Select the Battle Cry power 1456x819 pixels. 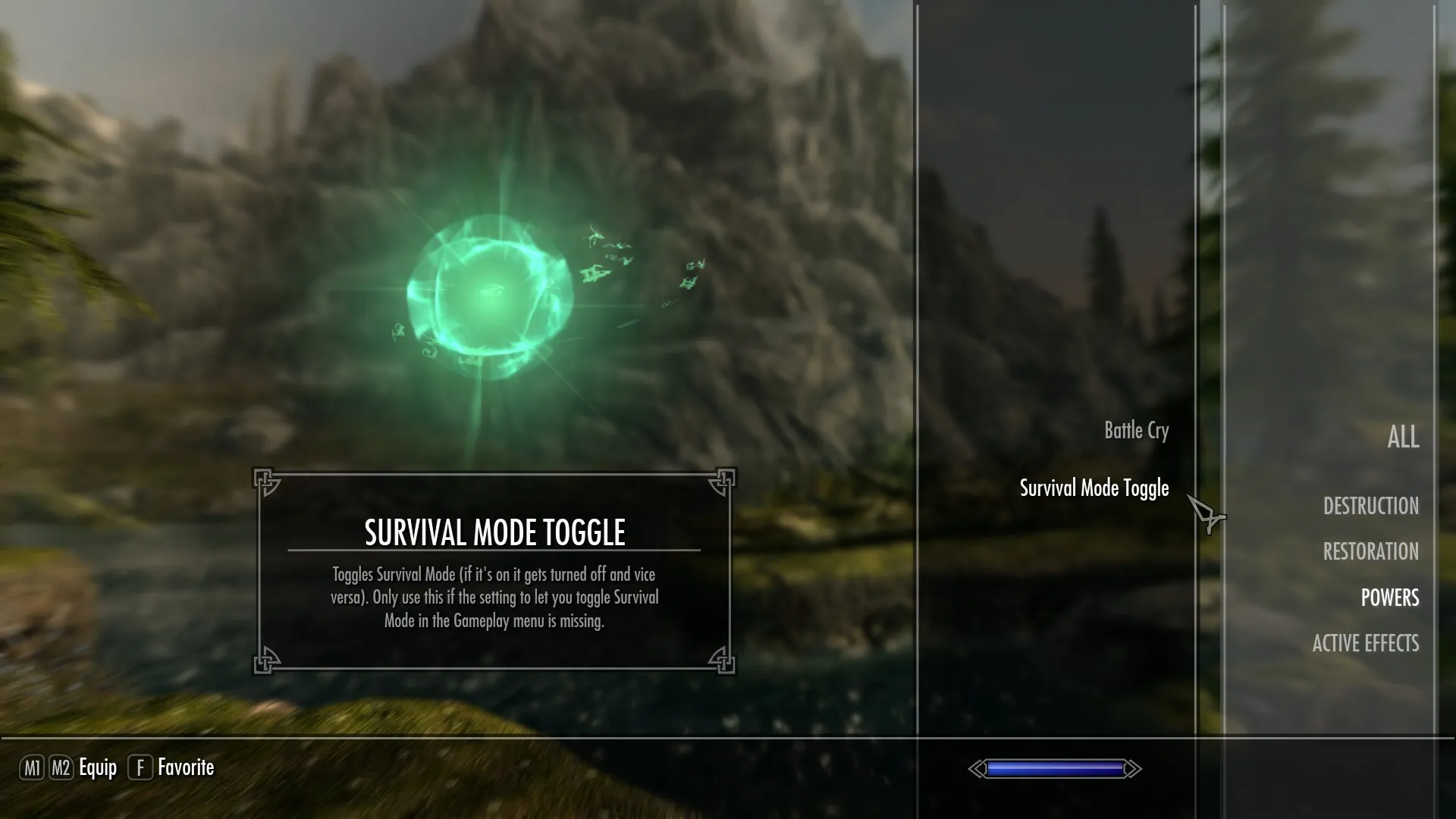click(1136, 431)
